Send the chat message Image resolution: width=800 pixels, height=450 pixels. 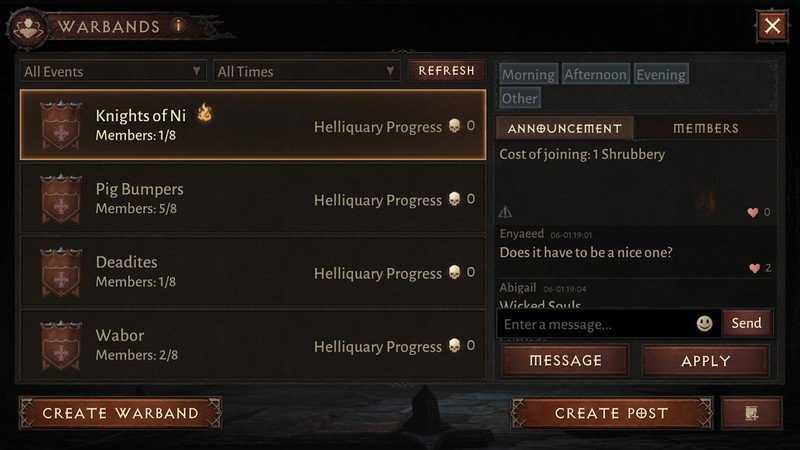[746, 323]
